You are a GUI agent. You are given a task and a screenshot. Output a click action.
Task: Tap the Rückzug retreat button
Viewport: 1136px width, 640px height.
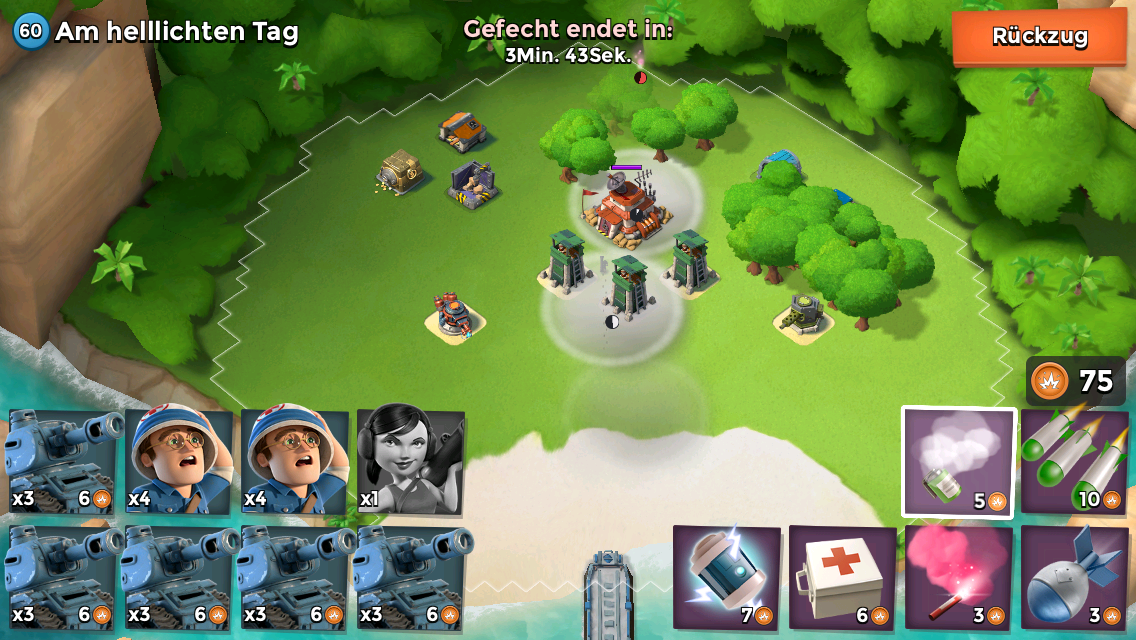[1039, 37]
